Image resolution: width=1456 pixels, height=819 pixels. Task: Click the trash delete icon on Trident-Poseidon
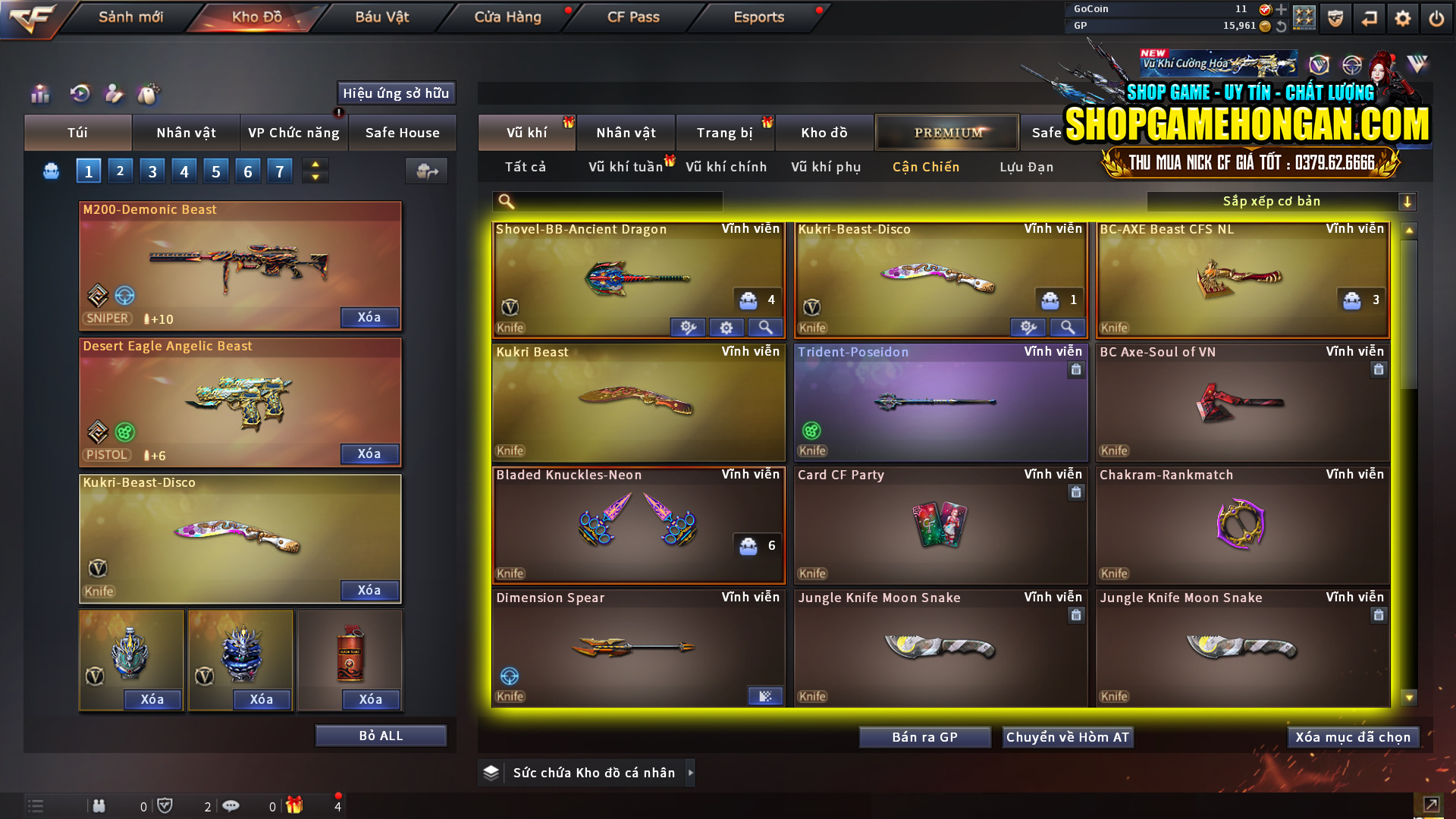[x=1075, y=370]
